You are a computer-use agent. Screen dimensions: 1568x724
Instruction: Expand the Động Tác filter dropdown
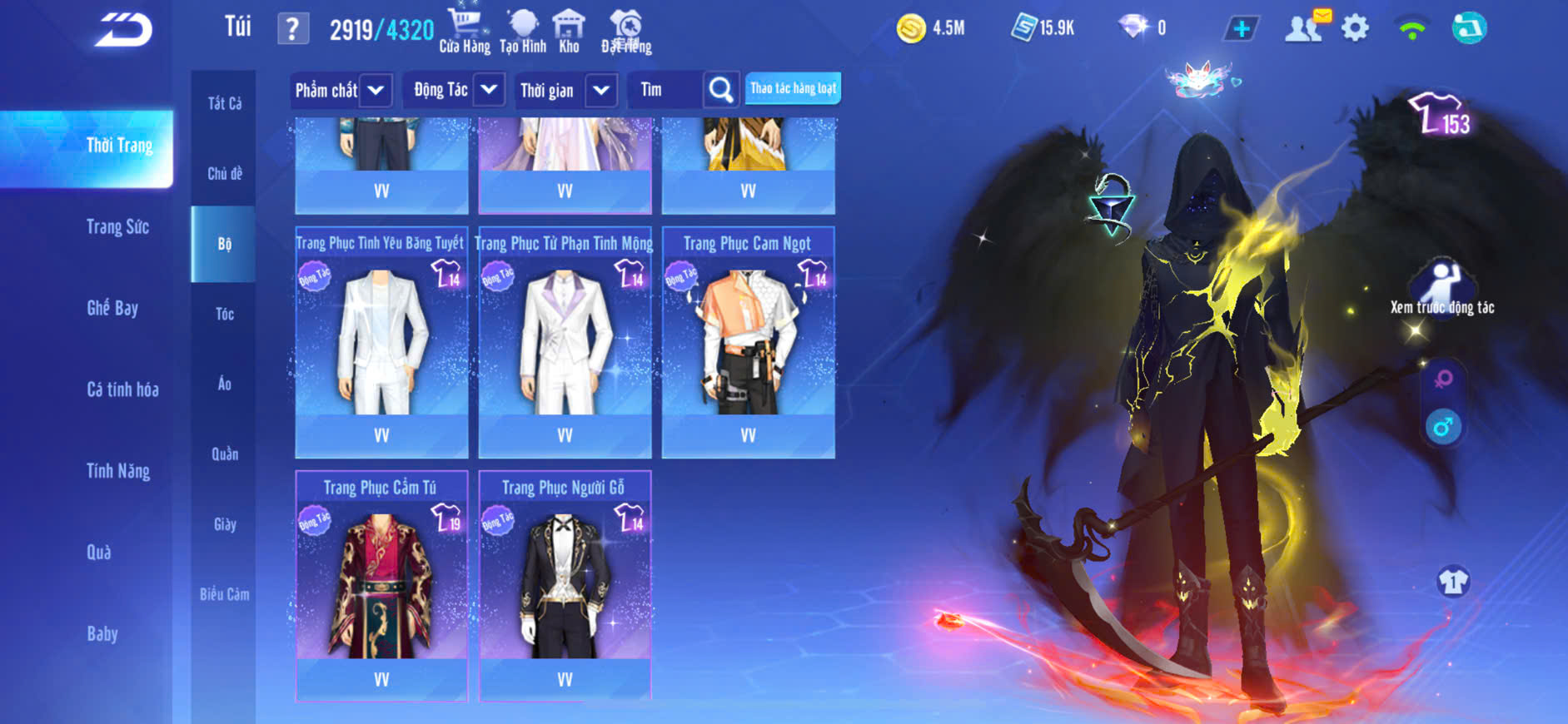(x=457, y=90)
